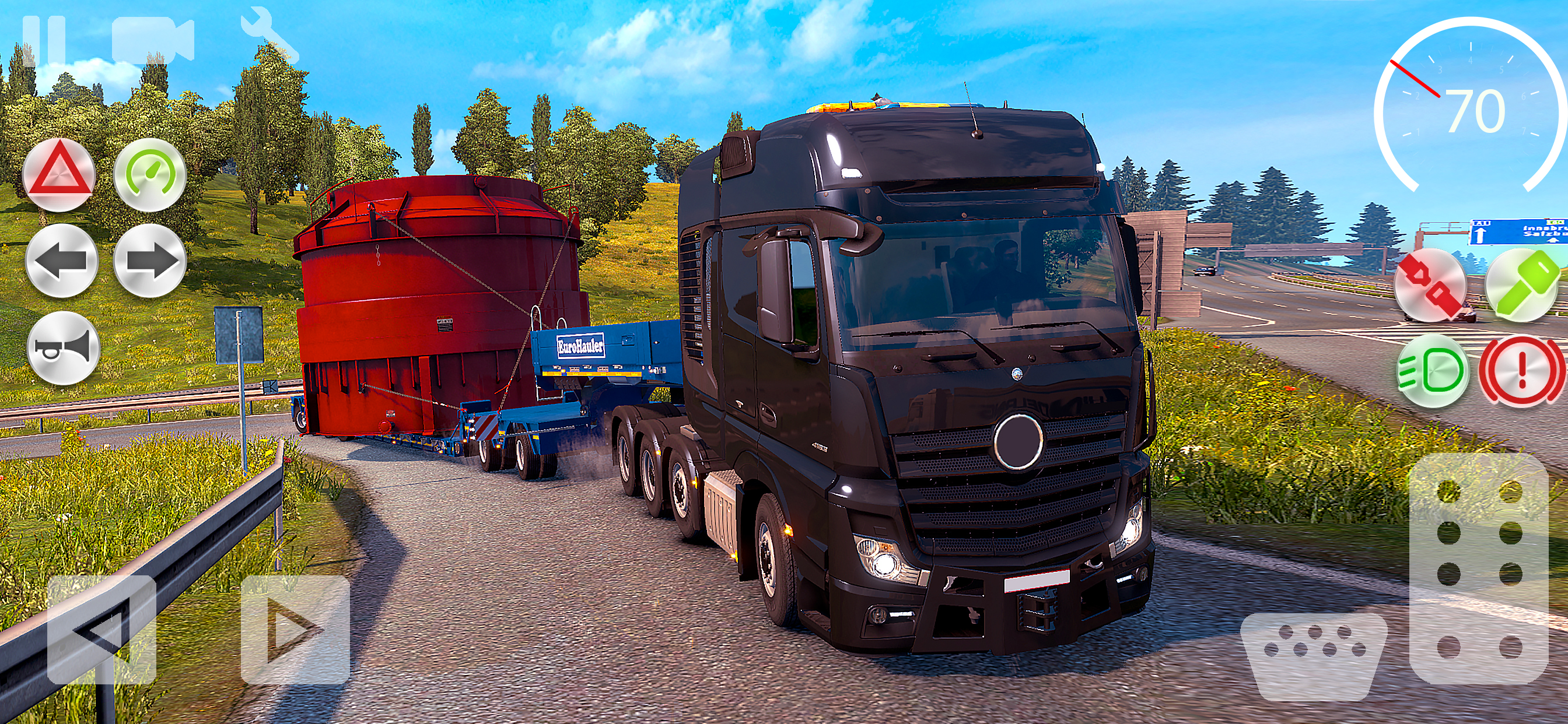Toggle the red hazard warning lights

(x=59, y=175)
